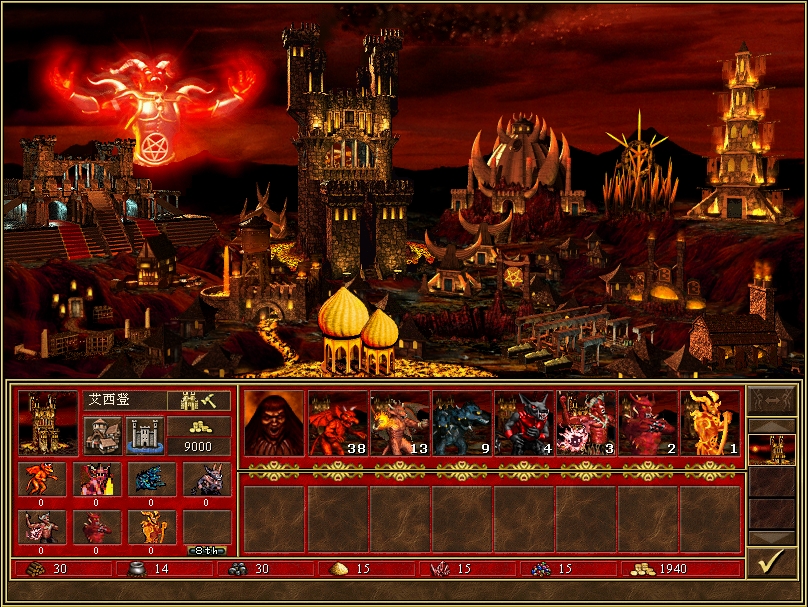Select the imp stack of 38
Image resolution: width=808 pixels, height=607 pixels.
pyautogui.click(x=338, y=423)
